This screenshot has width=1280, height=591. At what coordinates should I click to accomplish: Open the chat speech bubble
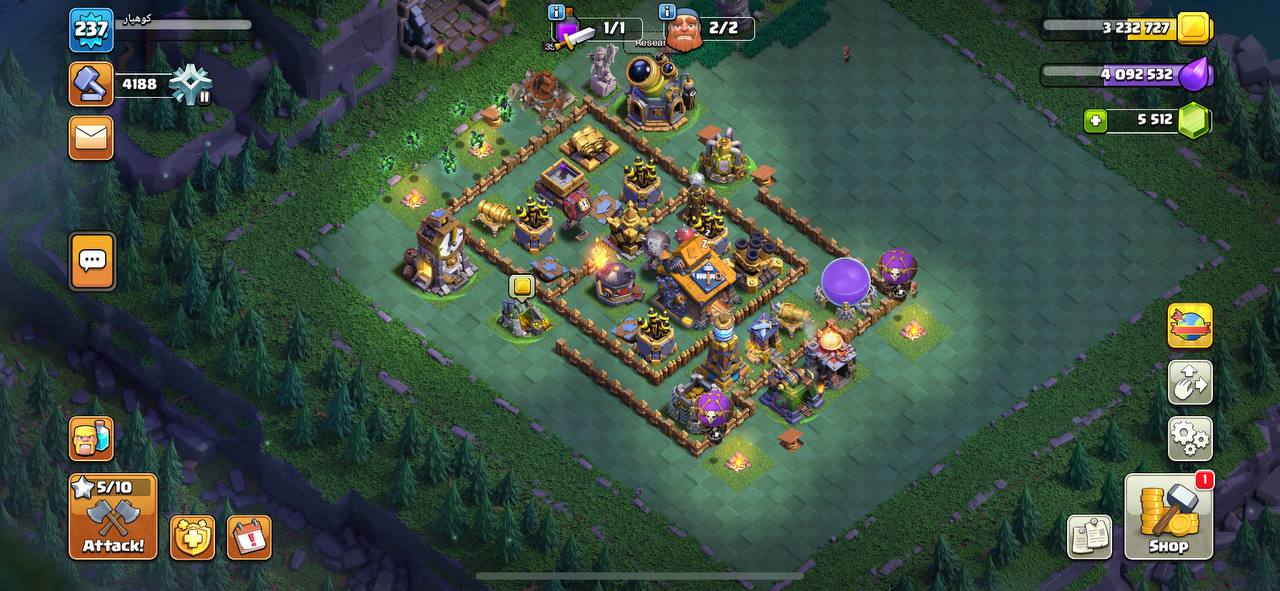(91, 262)
